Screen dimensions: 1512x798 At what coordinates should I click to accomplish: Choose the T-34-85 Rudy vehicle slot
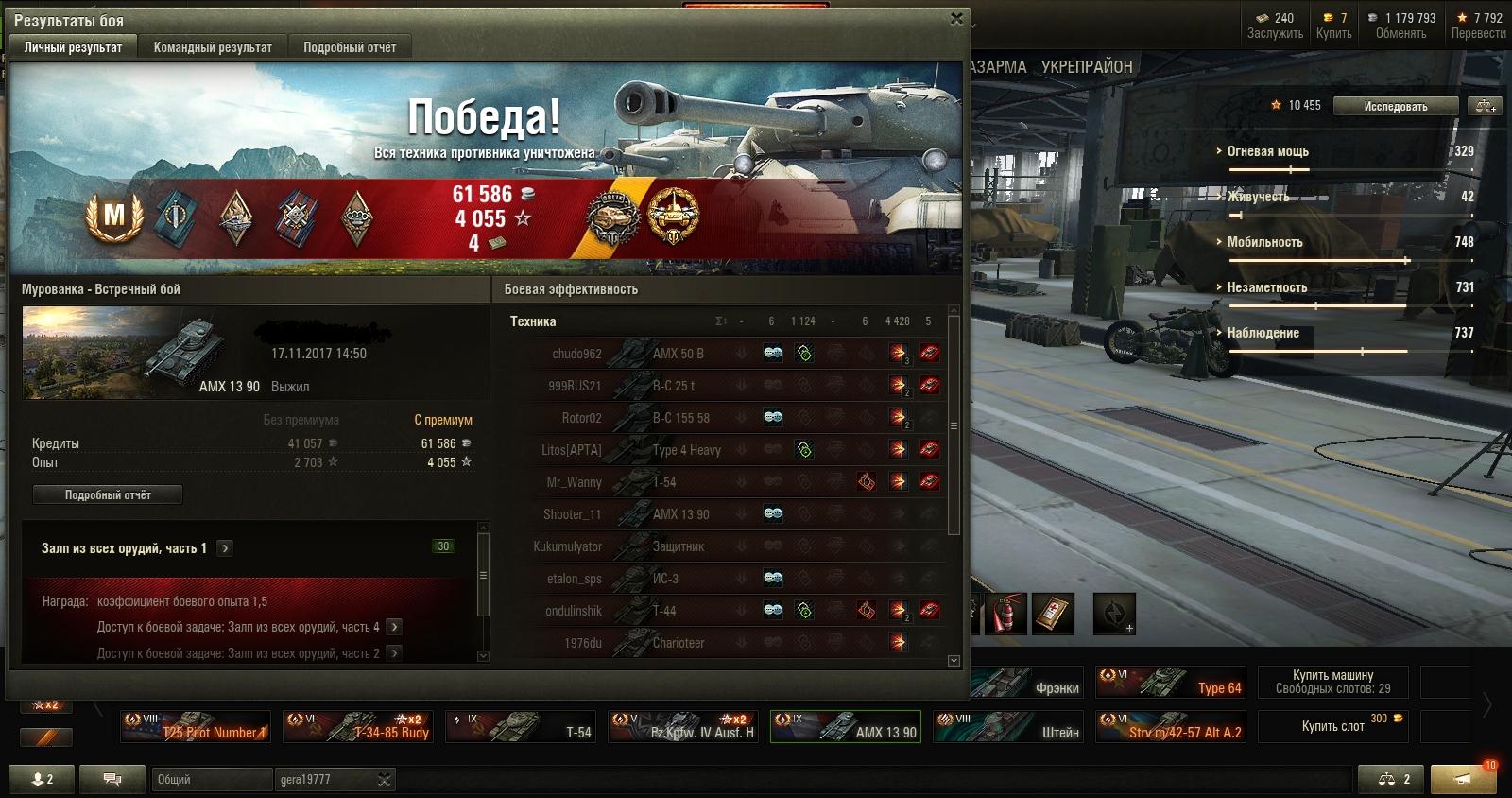tap(359, 726)
